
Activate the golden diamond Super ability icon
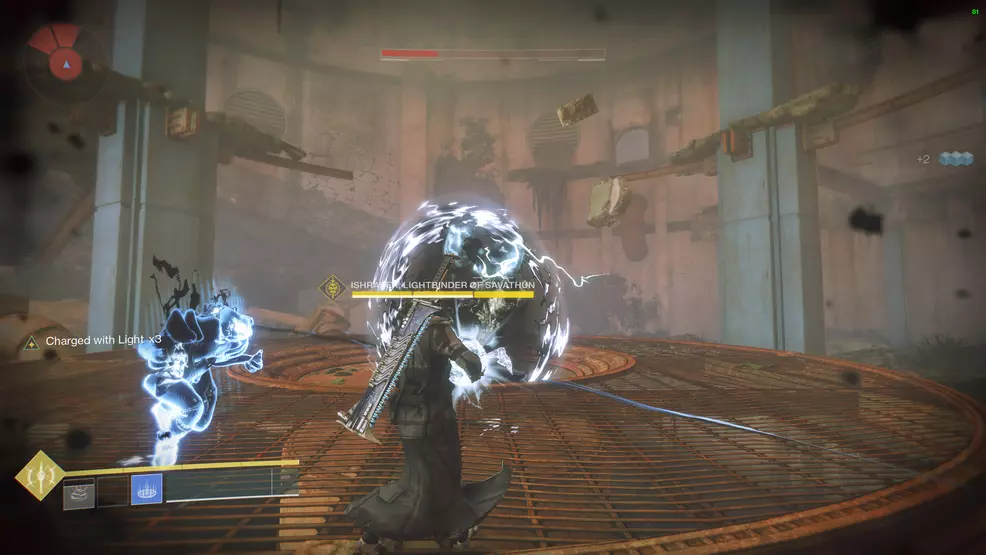coord(40,476)
